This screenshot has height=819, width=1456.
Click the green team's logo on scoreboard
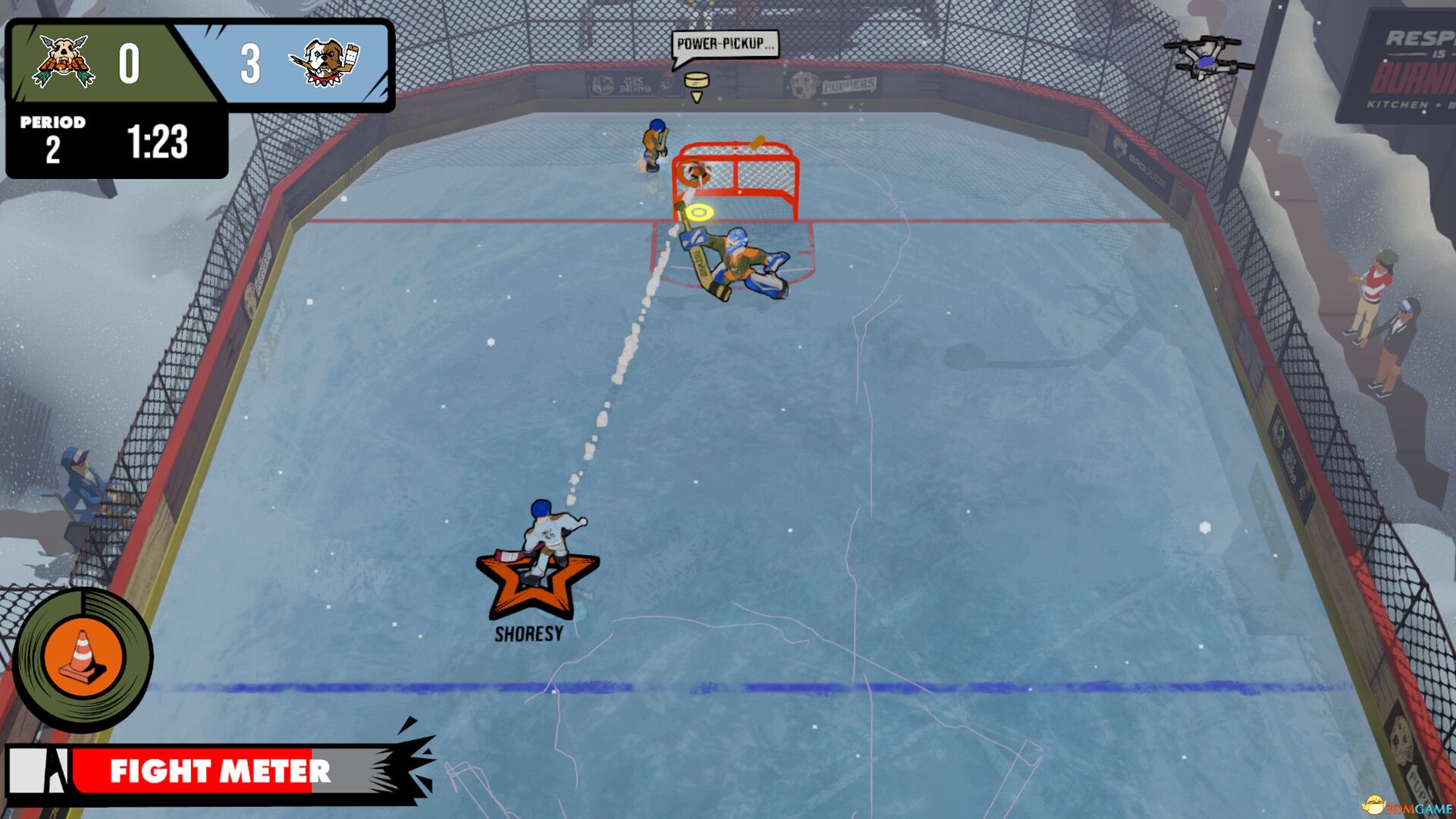[x=64, y=61]
